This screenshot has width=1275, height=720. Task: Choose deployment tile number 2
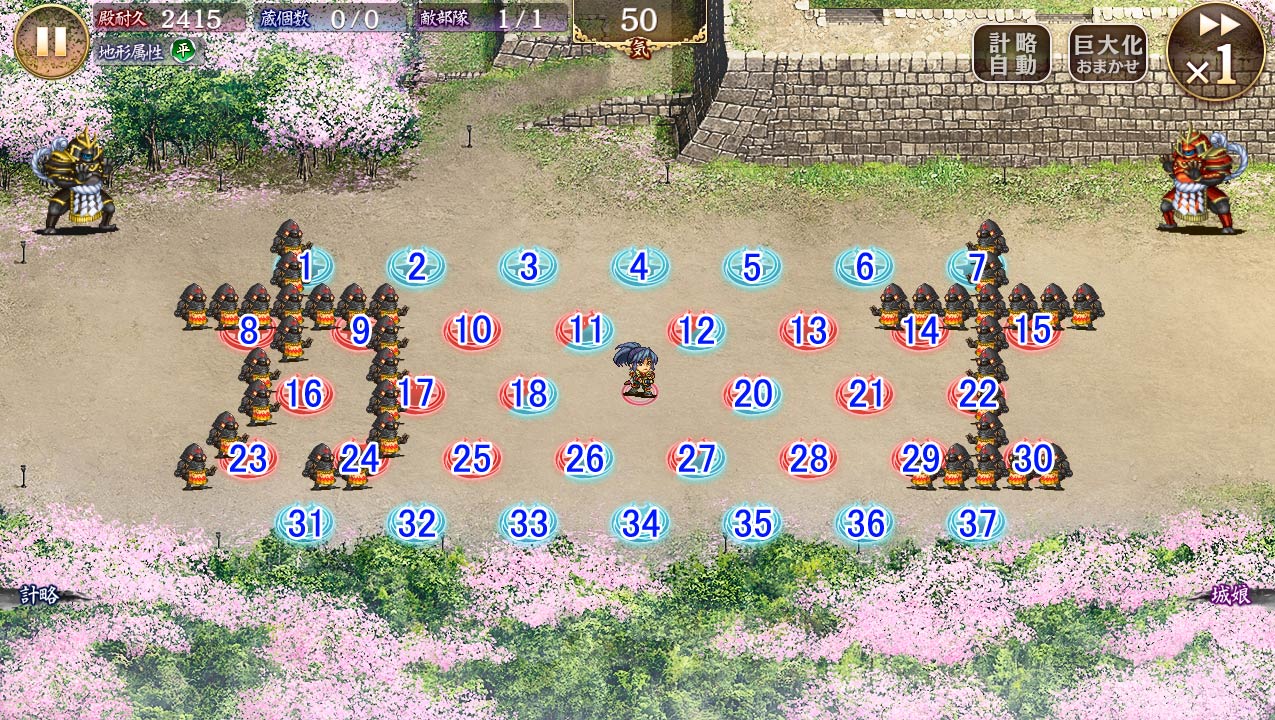point(416,267)
